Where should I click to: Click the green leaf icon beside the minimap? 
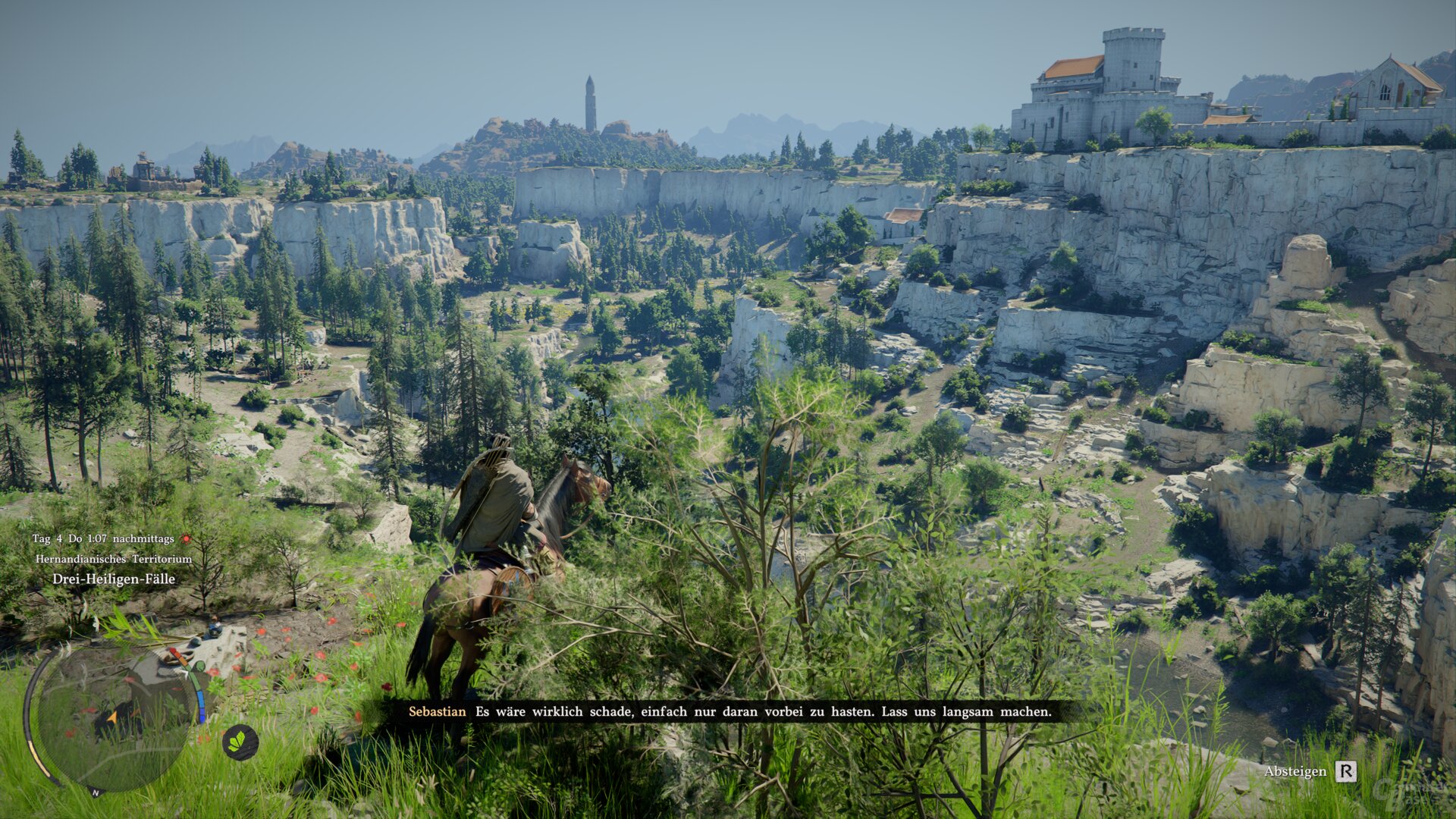click(240, 742)
